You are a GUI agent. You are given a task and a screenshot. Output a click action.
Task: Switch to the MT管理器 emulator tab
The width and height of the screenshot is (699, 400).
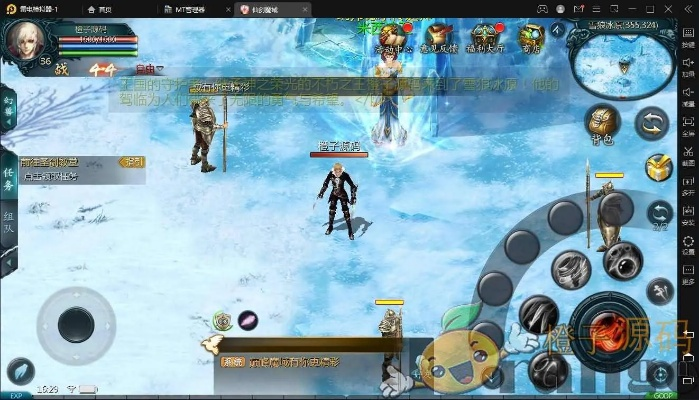tap(190, 8)
